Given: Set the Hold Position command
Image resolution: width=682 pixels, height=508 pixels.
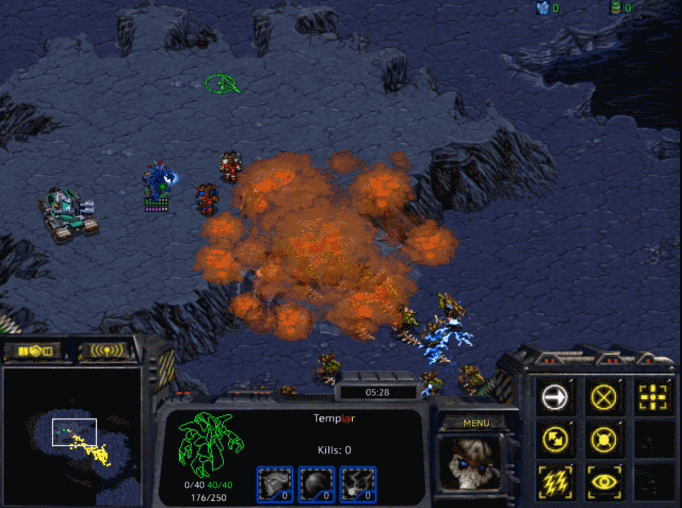Looking at the screenshot, I should [603, 438].
